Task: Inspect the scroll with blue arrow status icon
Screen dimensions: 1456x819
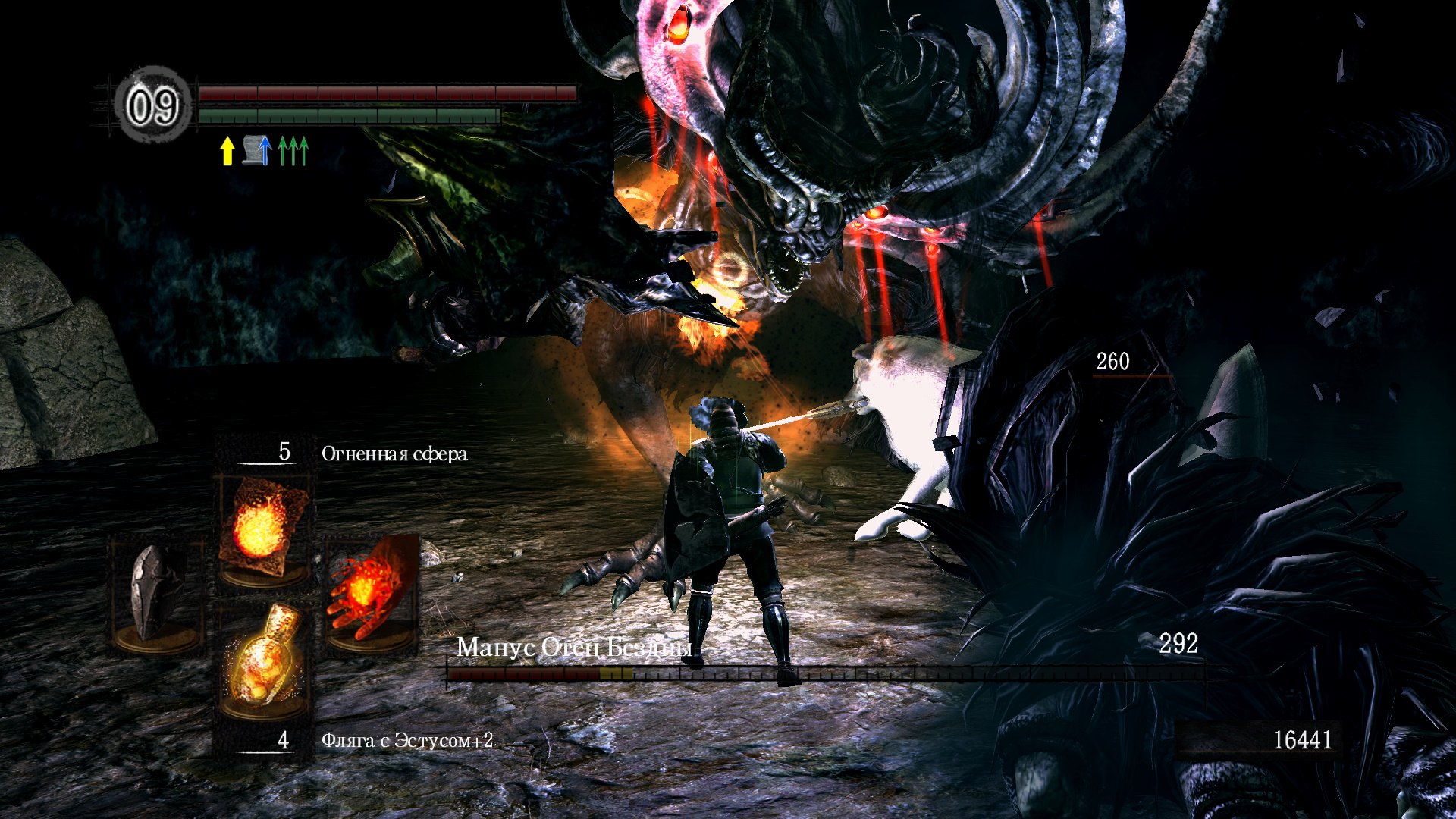Action: point(257,150)
